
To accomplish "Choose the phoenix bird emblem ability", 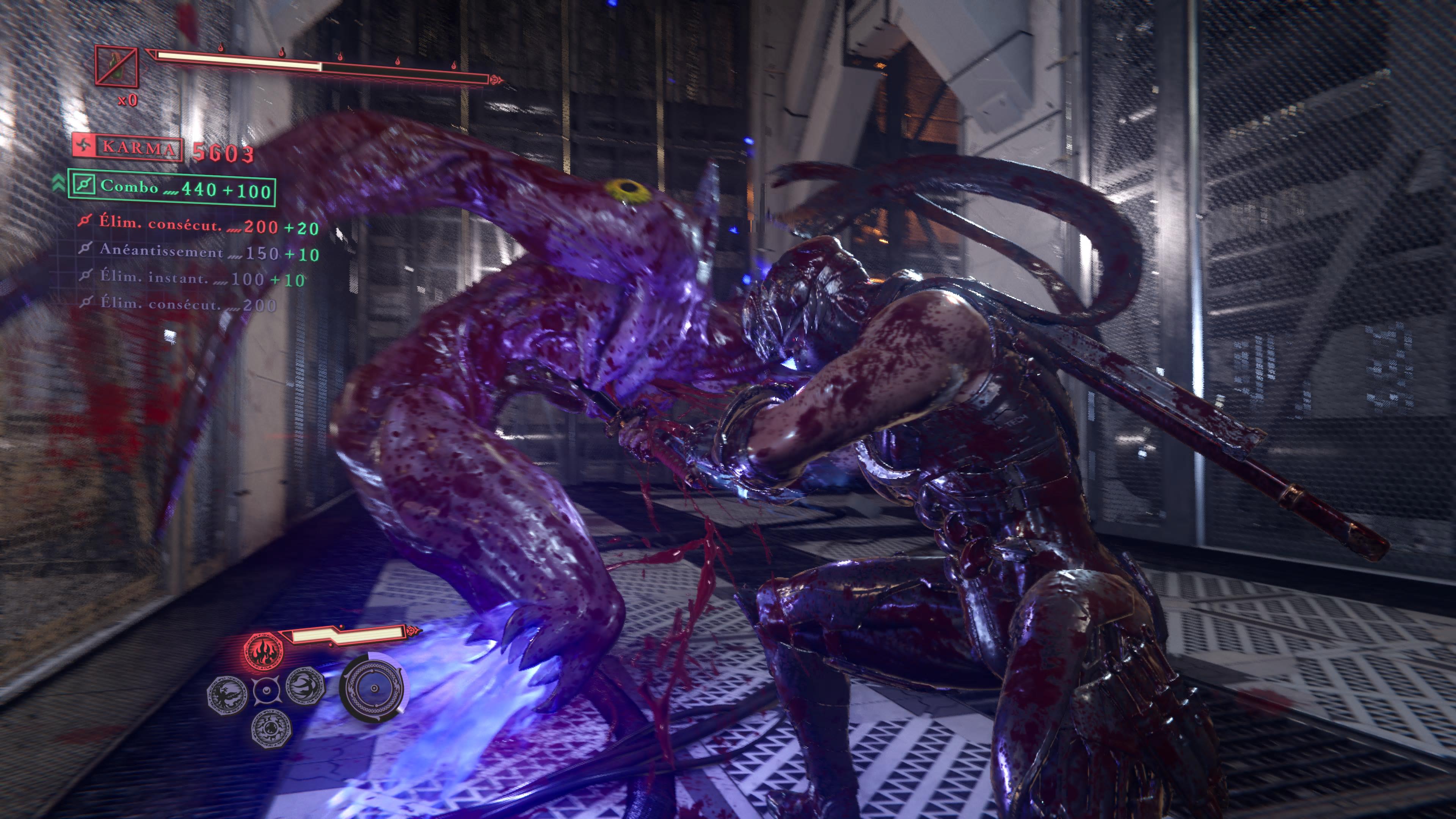I will click(228, 695).
